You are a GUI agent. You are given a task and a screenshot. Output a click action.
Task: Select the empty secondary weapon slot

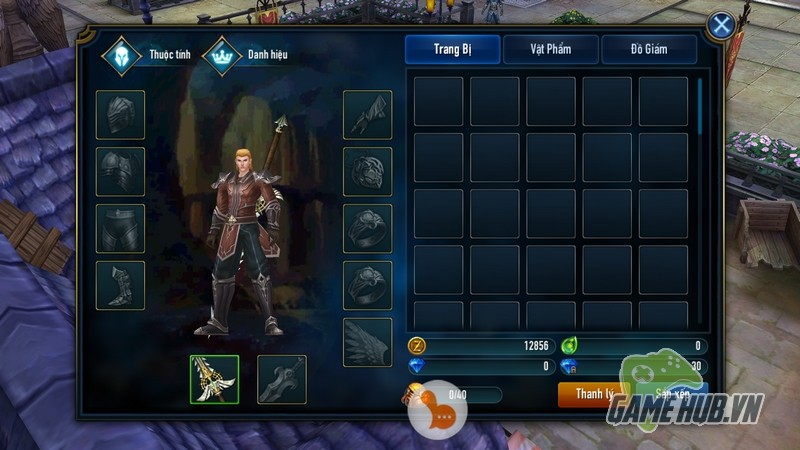point(281,379)
